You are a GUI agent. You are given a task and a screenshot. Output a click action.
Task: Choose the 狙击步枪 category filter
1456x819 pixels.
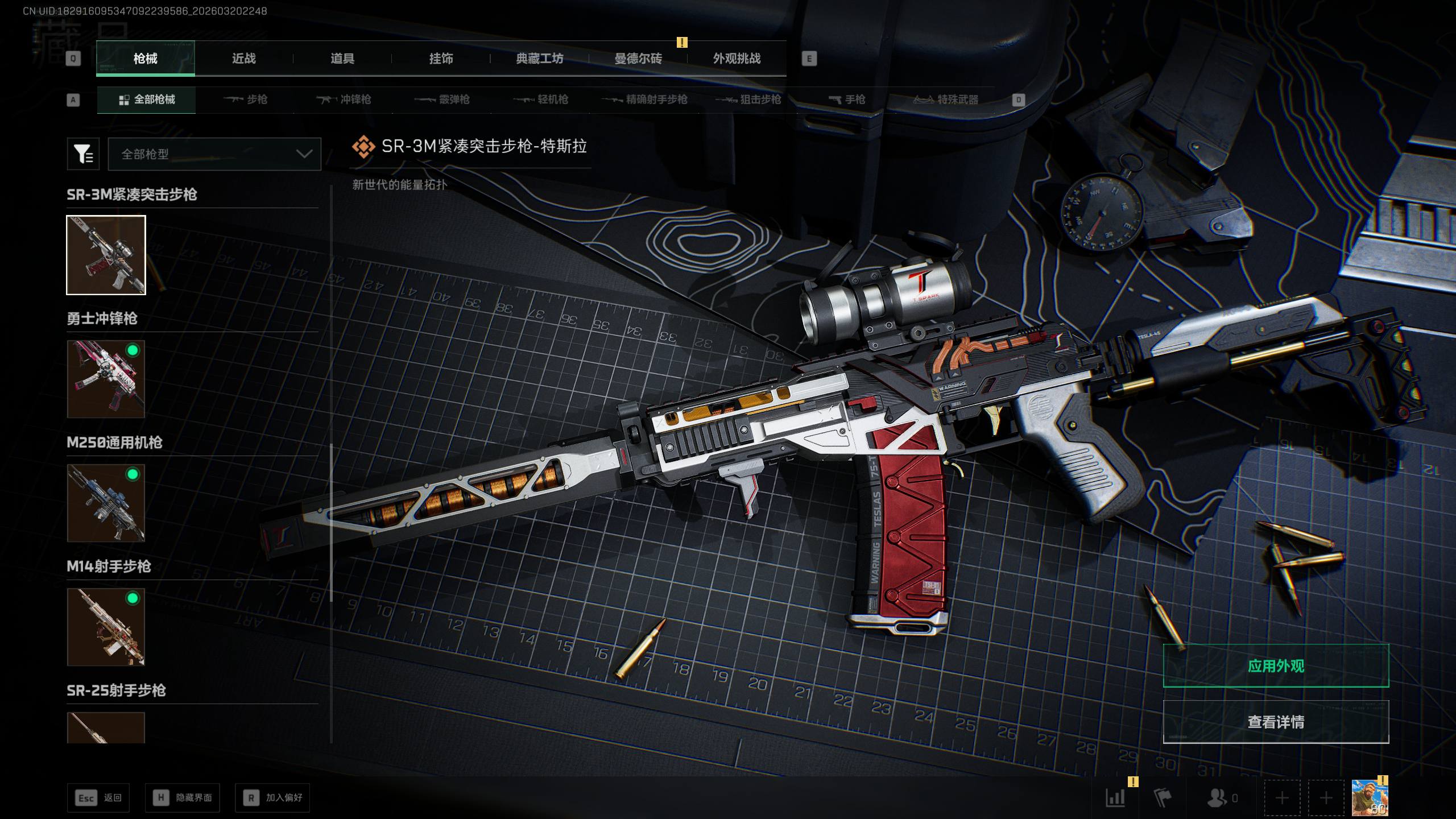[748, 100]
